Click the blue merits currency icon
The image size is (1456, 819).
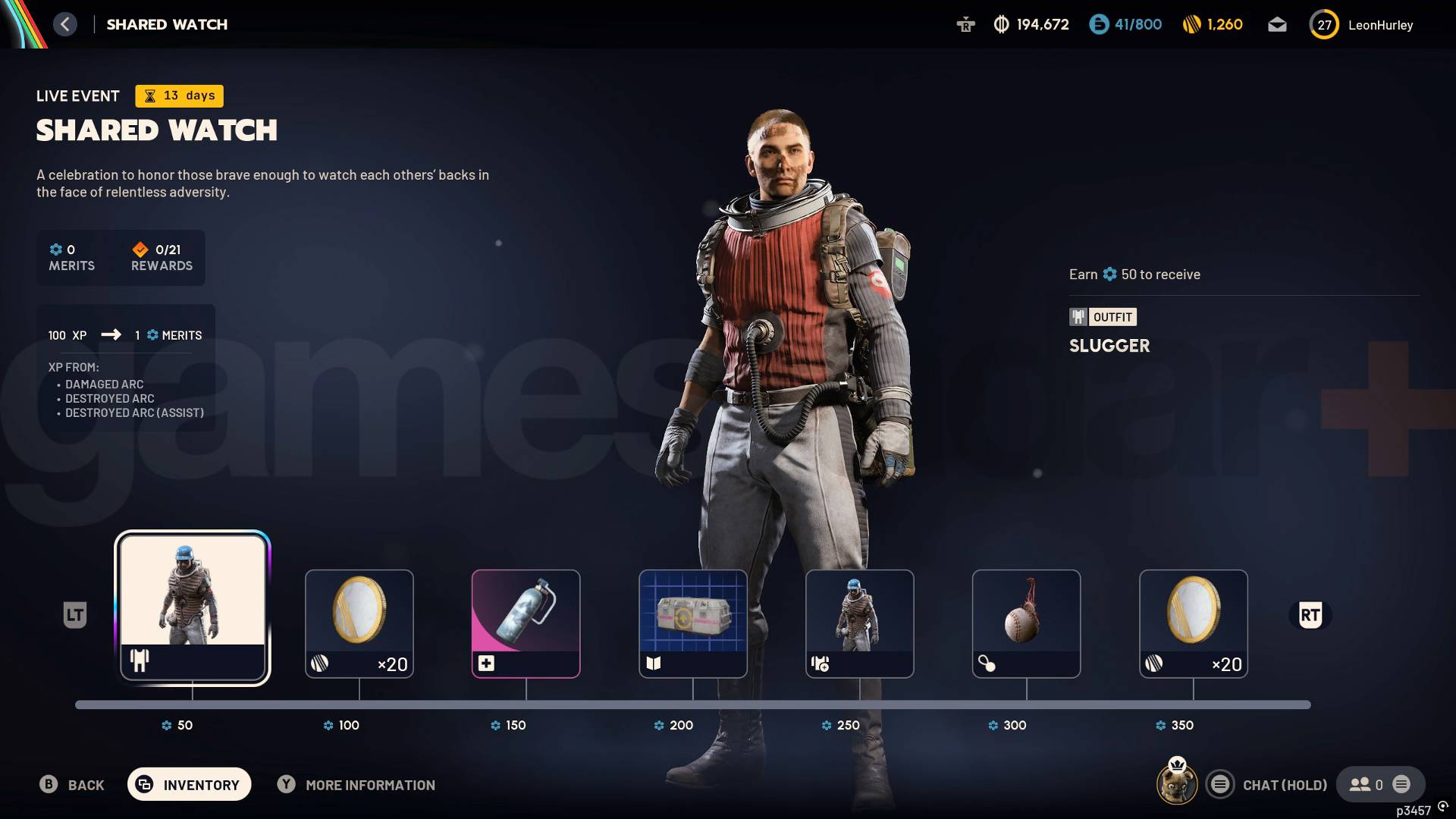click(1100, 24)
